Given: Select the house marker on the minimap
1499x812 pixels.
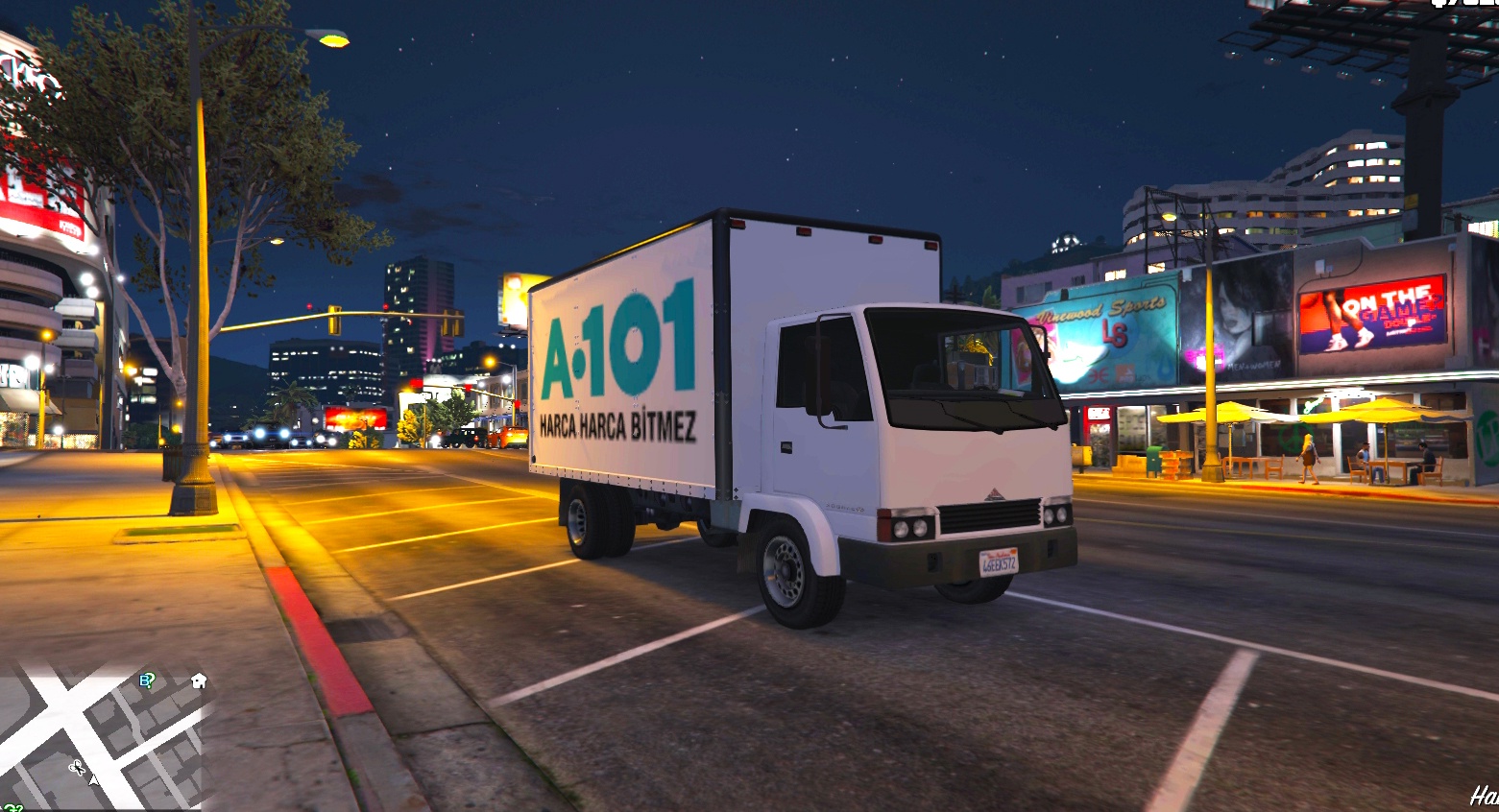Looking at the screenshot, I should [x=199, y=681].
